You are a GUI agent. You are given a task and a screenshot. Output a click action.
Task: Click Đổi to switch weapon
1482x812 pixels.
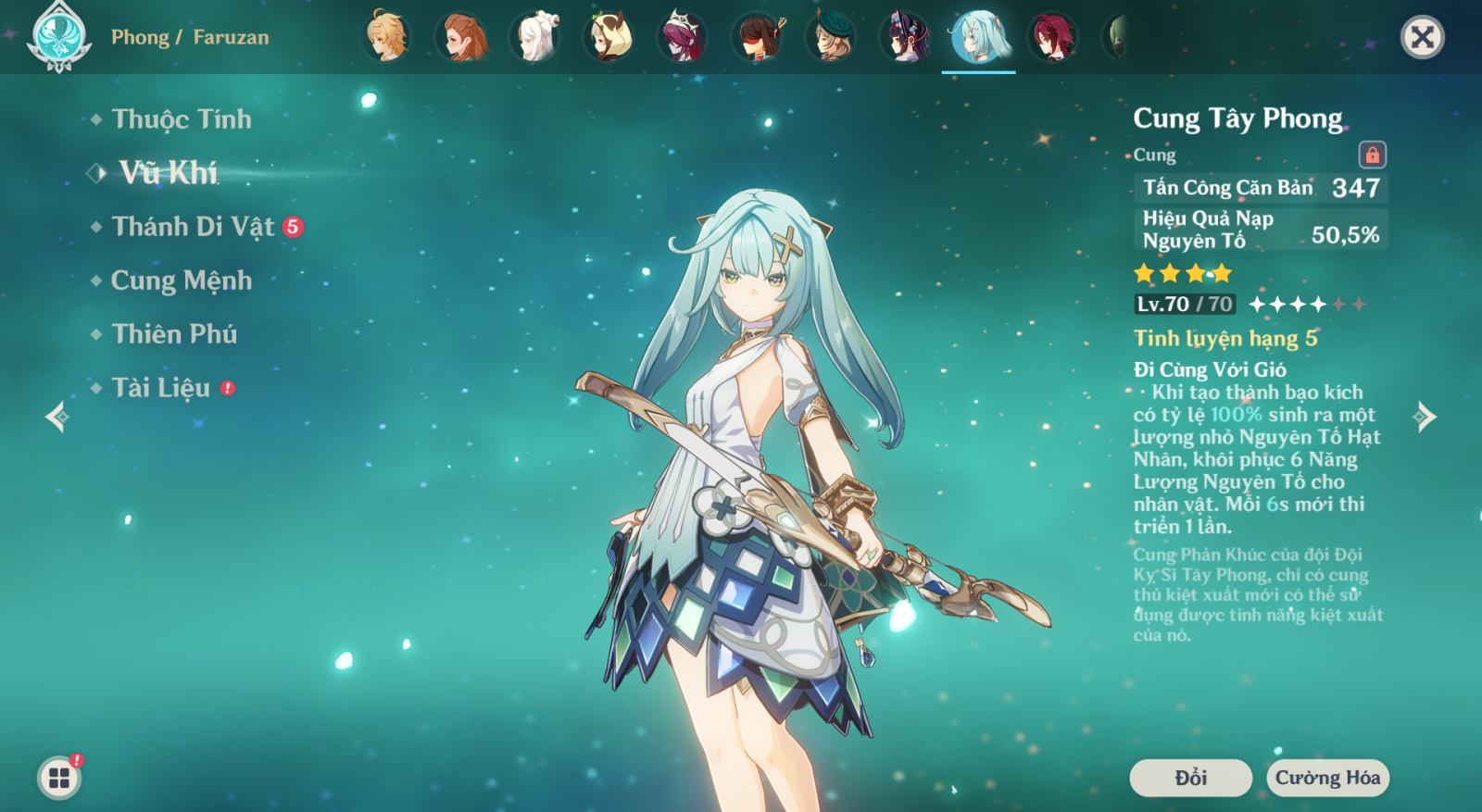1190,778
